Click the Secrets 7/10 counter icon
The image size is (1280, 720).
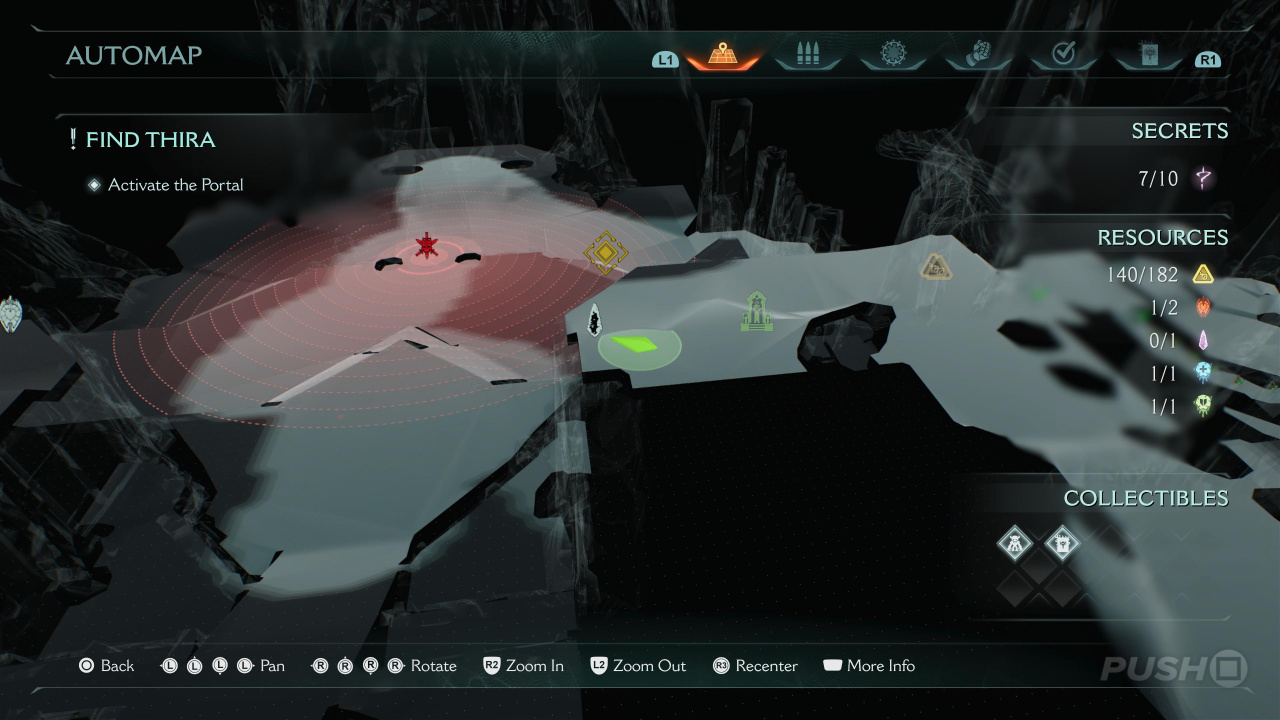point(1204,179)
